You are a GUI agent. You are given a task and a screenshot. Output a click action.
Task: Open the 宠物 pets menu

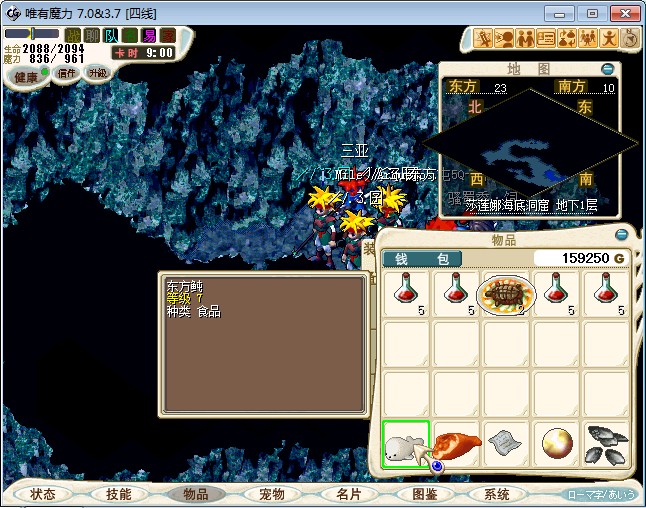coord(272,494)
